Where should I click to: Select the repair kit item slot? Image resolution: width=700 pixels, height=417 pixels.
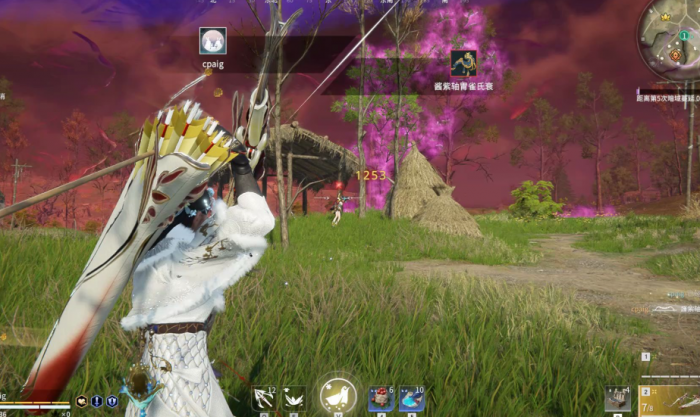pyautogui.click(x=617, y=398)
